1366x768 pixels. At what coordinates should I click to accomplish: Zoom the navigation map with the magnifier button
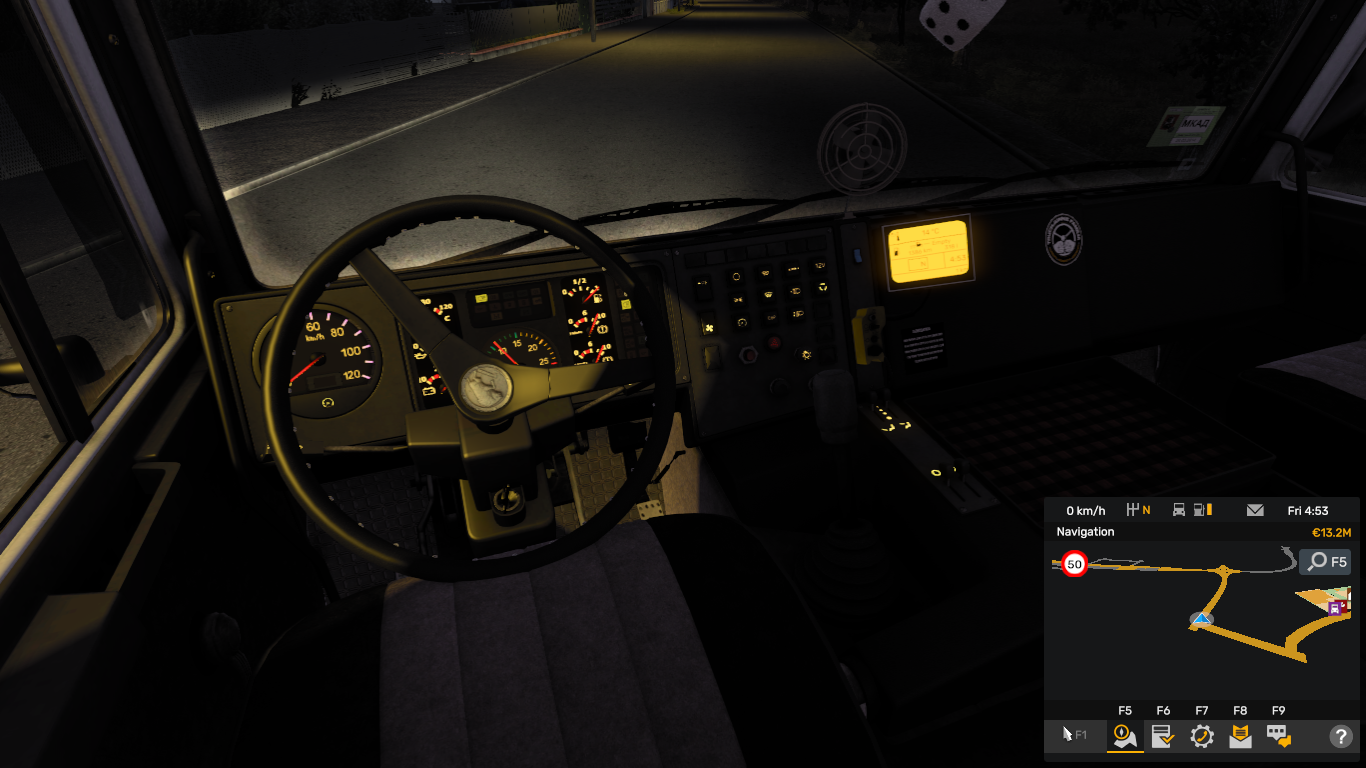[1325, 562]
